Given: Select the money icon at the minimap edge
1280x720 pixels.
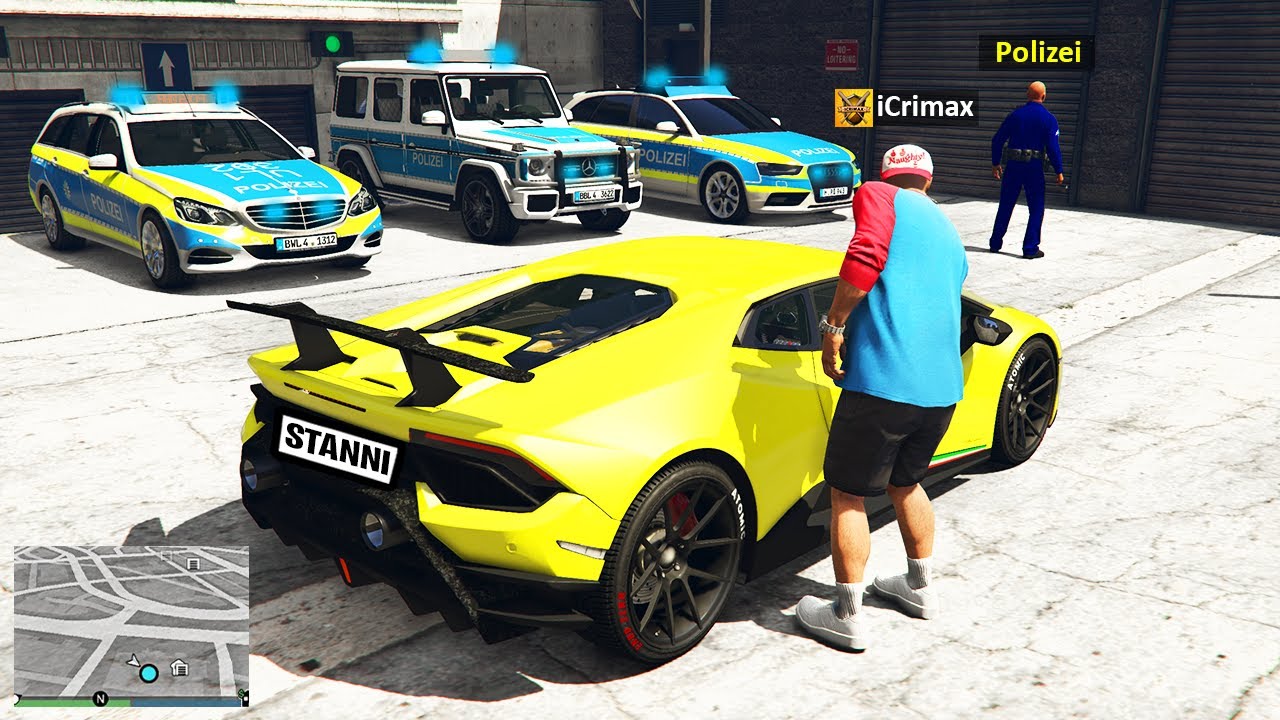Looking at the screenshot, I should tap(241, 695).
